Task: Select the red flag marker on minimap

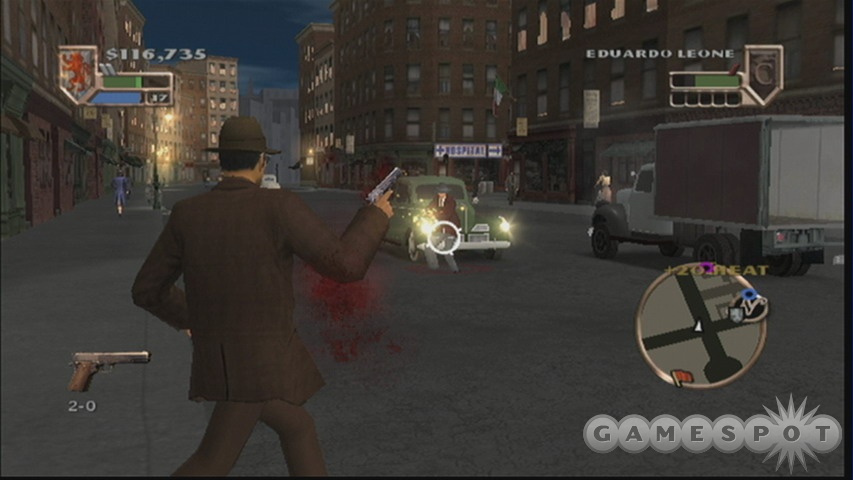Action: [685, 377]
